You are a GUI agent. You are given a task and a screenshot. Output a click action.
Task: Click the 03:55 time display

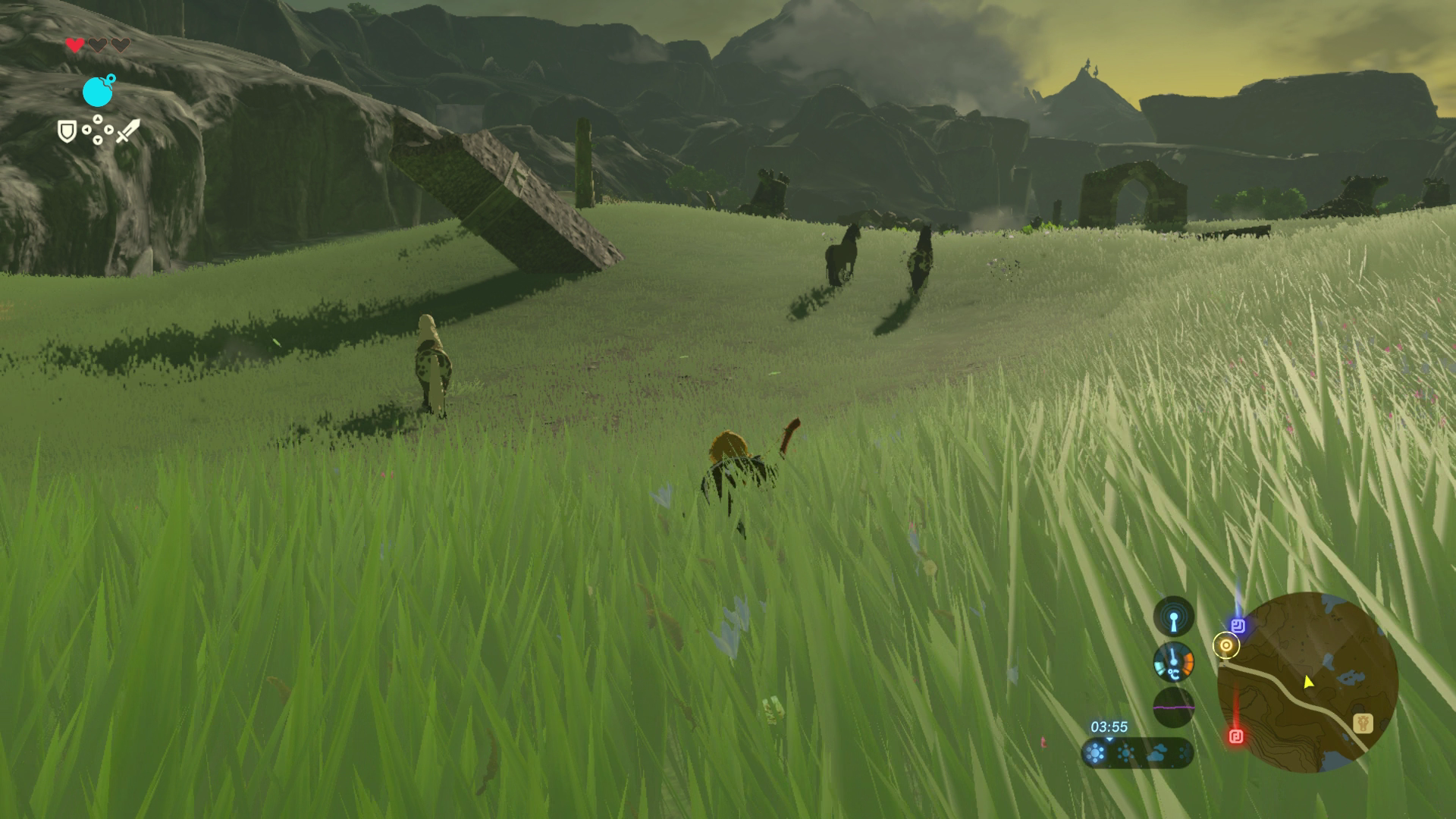click(1109, 727)
